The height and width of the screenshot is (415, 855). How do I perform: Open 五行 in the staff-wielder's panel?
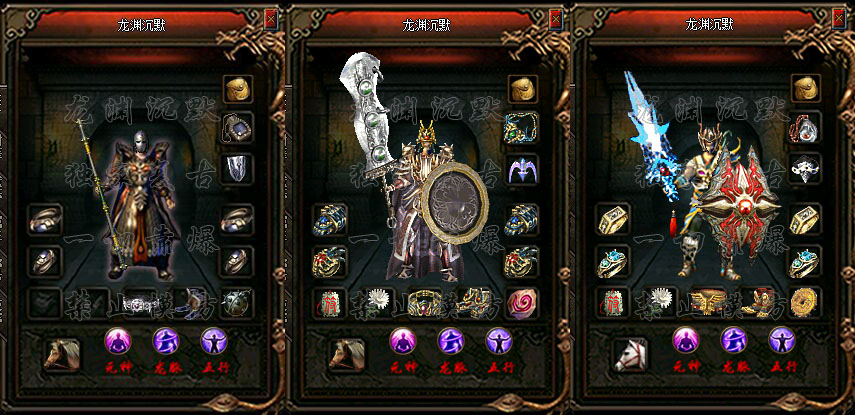[x=214, y=343]
